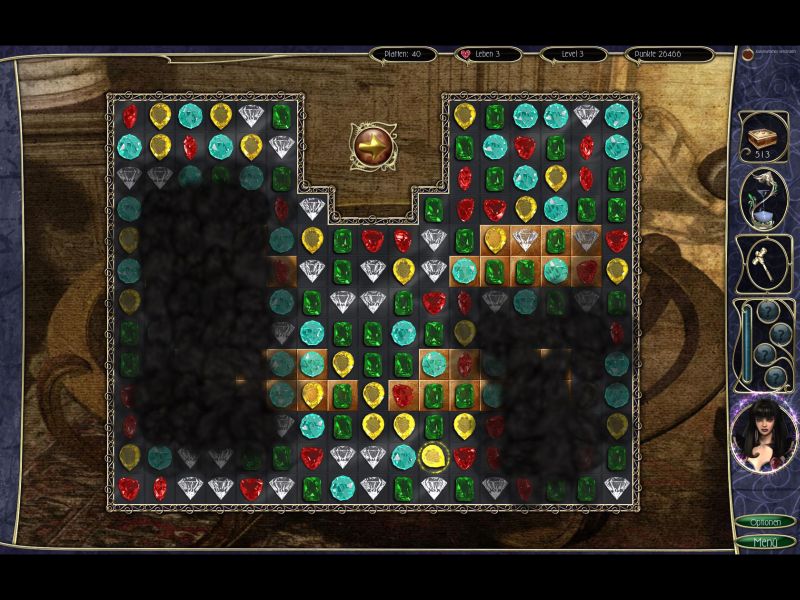Click the golden star medallion
Screen dimensions: 800x600
(x=372, y=144)
